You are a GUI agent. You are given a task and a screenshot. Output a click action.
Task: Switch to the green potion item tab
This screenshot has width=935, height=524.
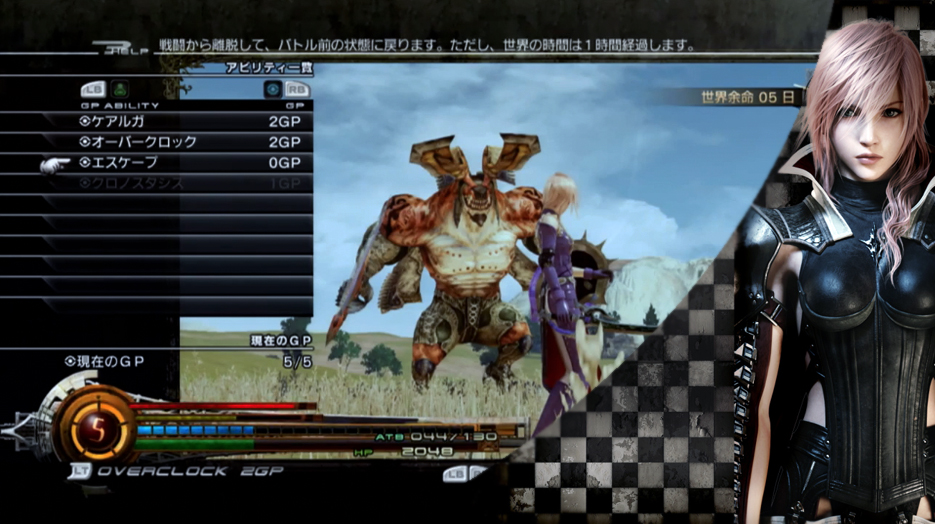click(x=120, y=89)
